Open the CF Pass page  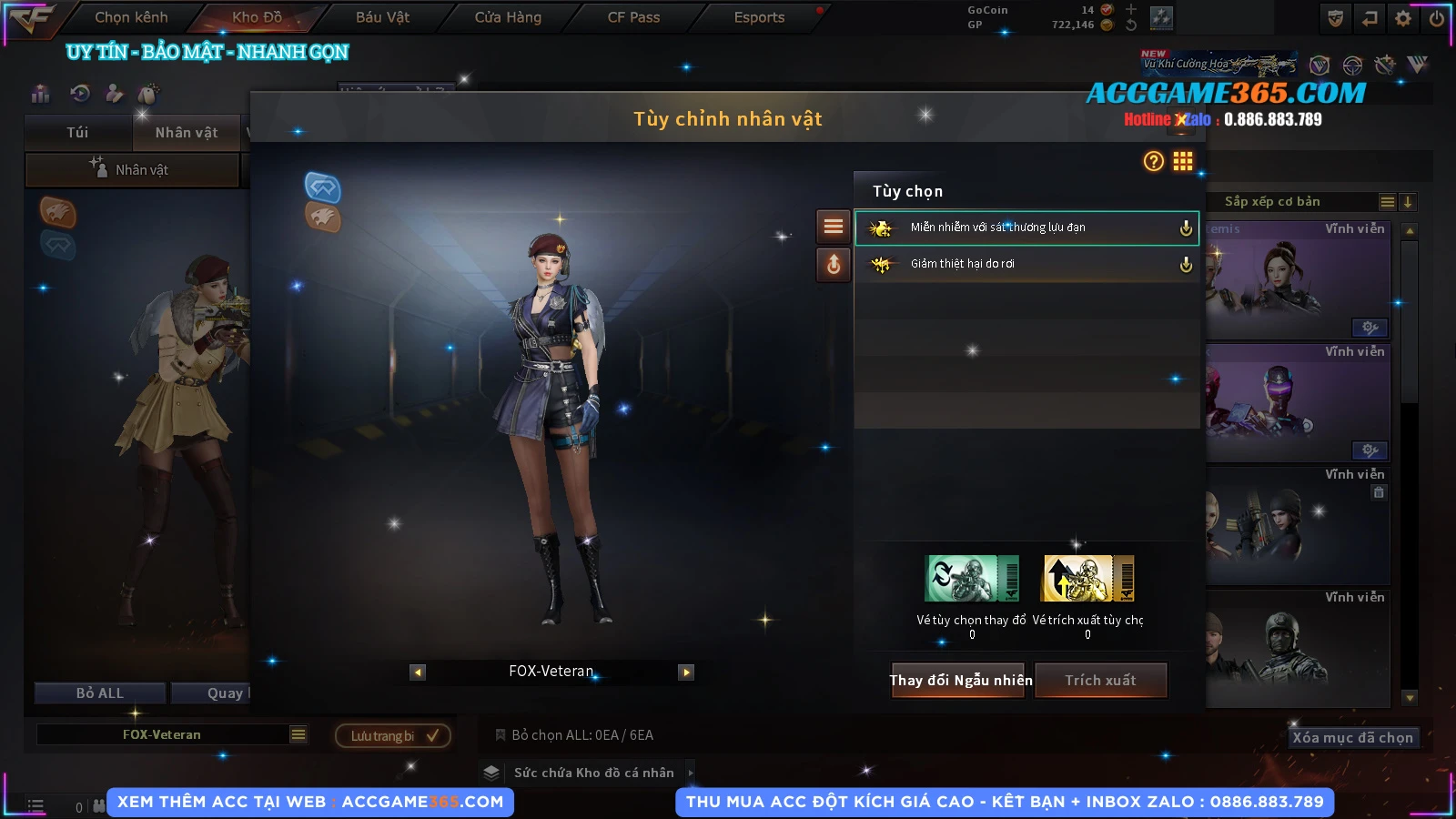coord(633,17)
